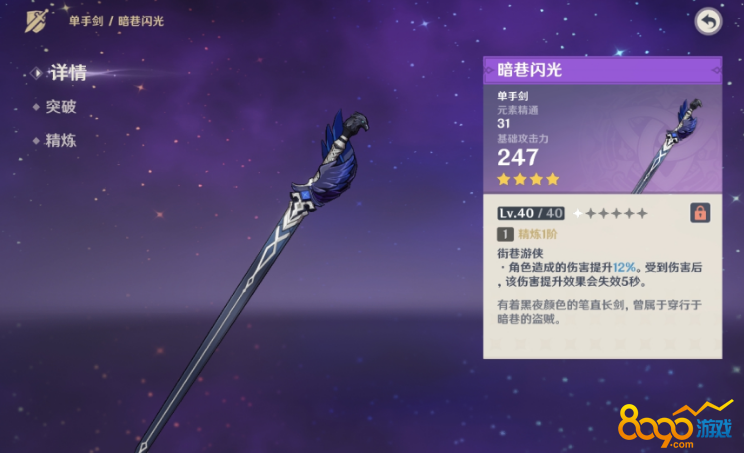This screenshot has width=744, height=453.
Task: Click the crossed swords weapon icon
Action: pos(36,21)
